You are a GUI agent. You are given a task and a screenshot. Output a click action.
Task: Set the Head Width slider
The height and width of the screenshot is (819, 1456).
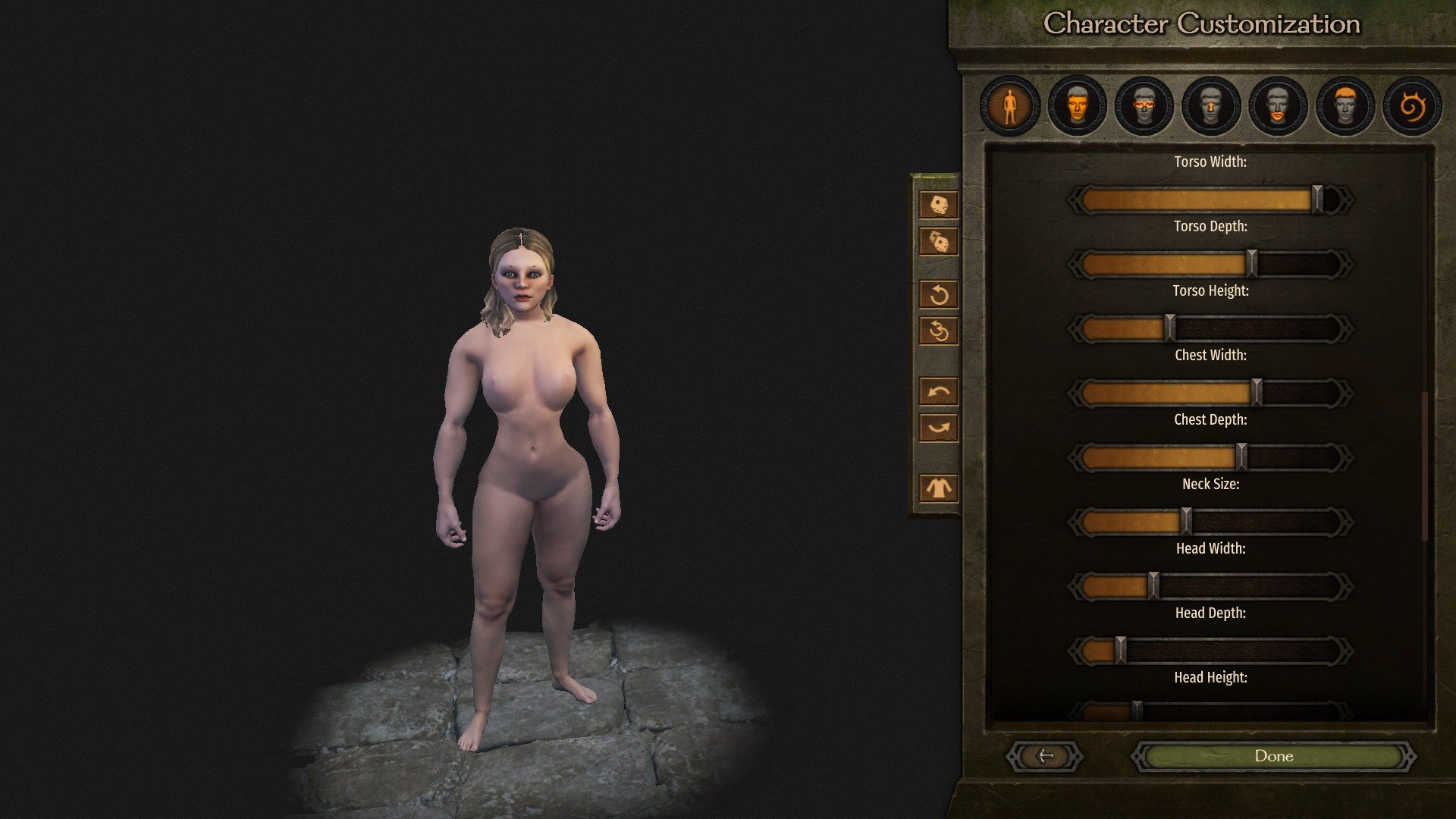tap(1153, 587)
